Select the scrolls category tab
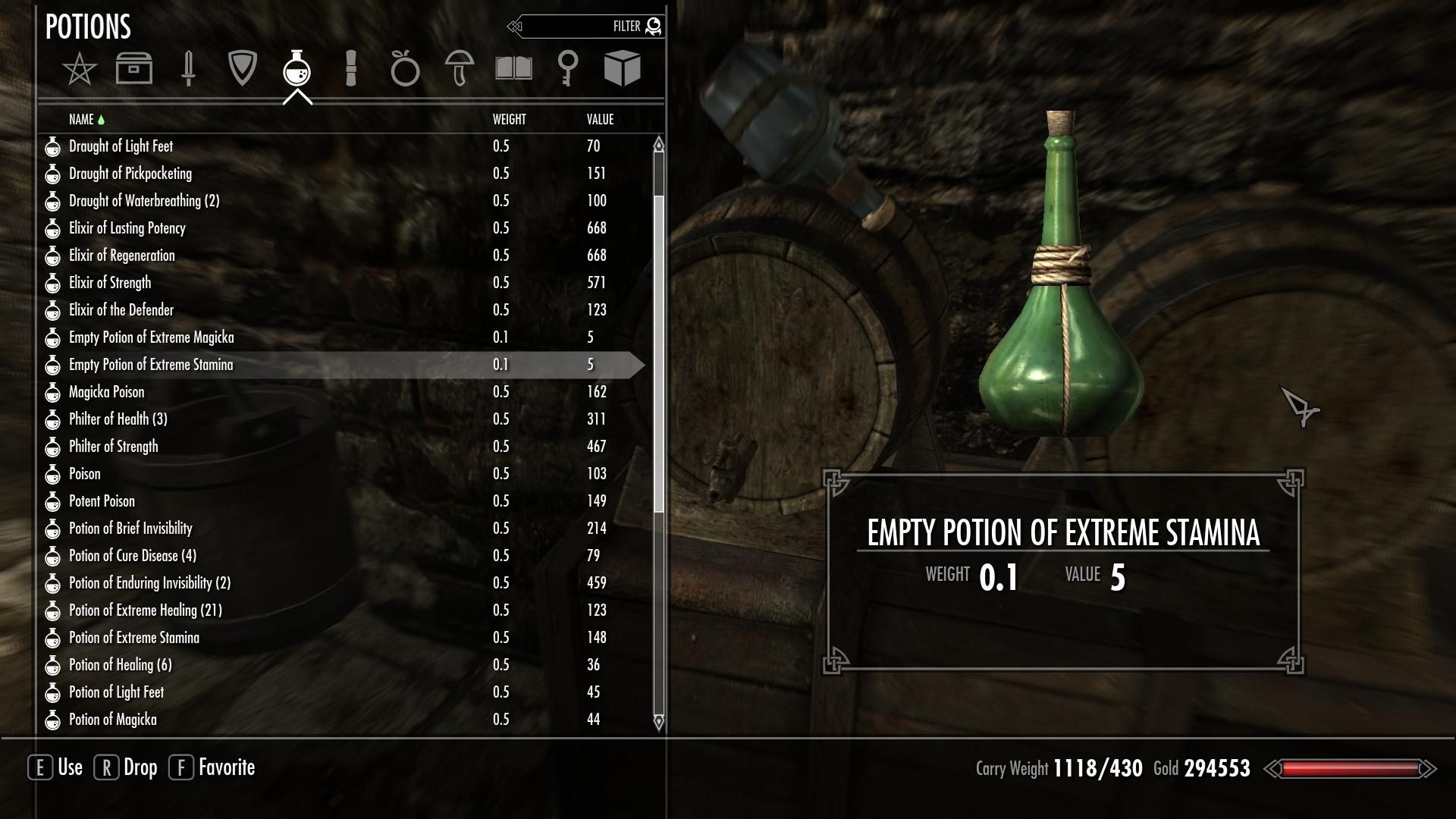The width and height of the screenshot is (1456, 819). [x=350, y=69]
